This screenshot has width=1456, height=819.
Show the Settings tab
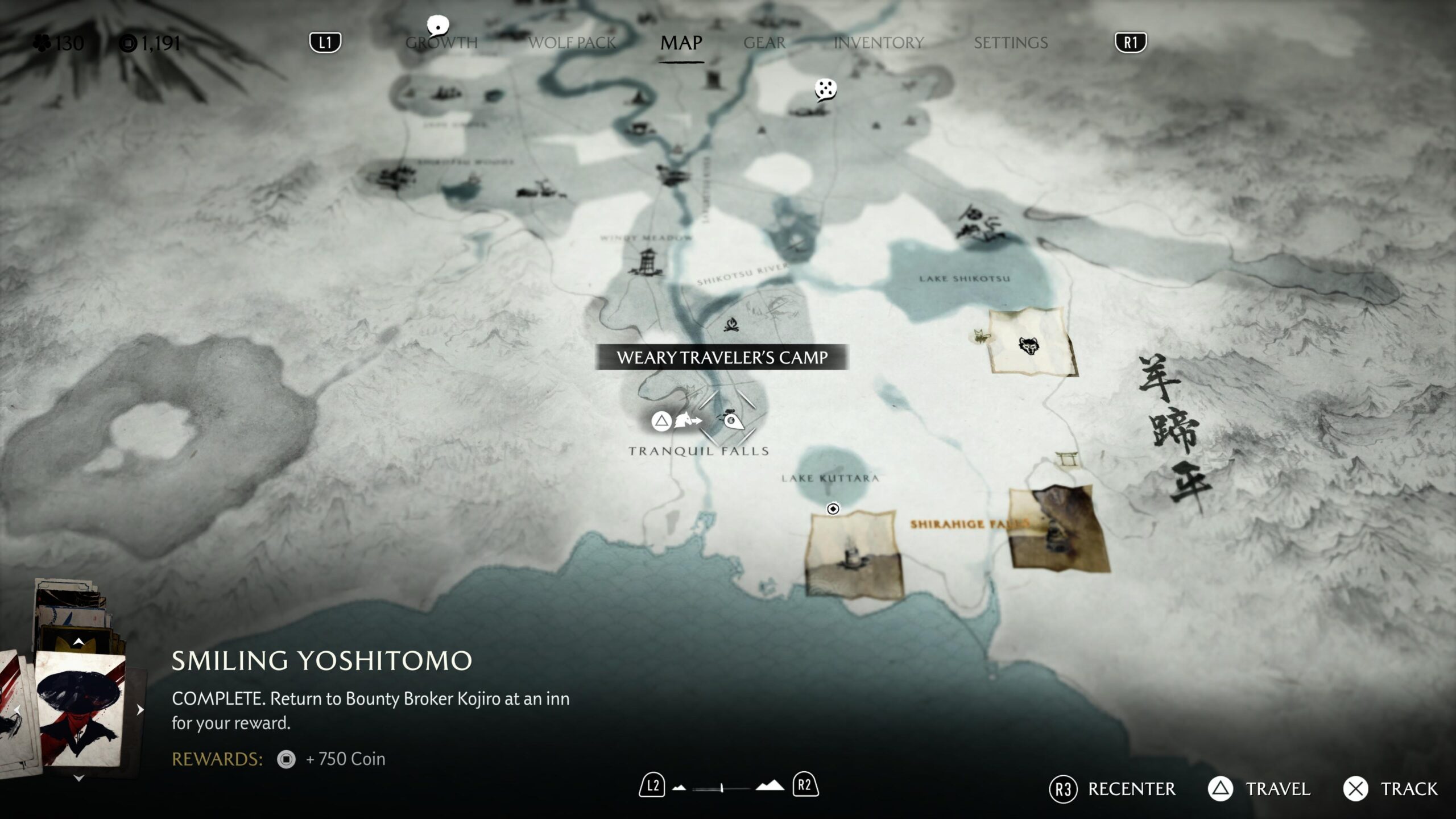pyautogui.click(x=1011, y=43)
